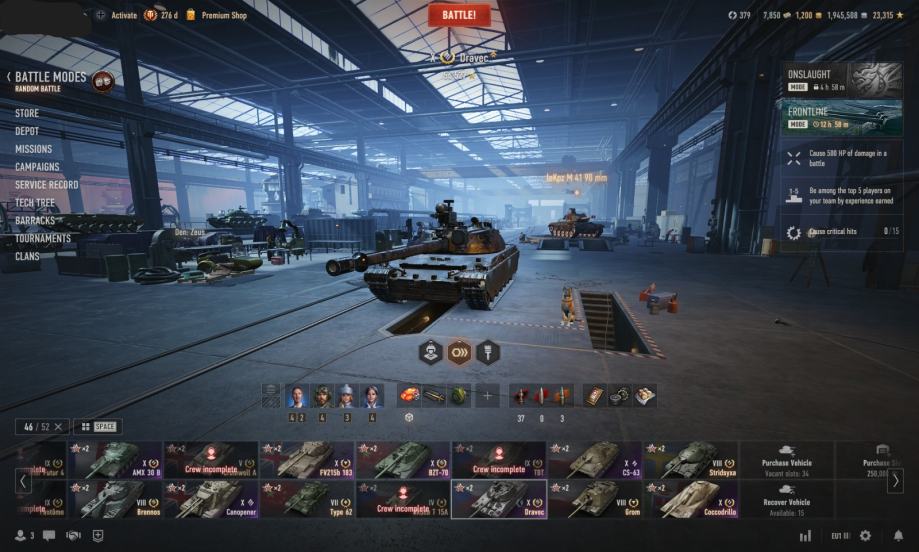Open the Missions screen

(33, 149)
